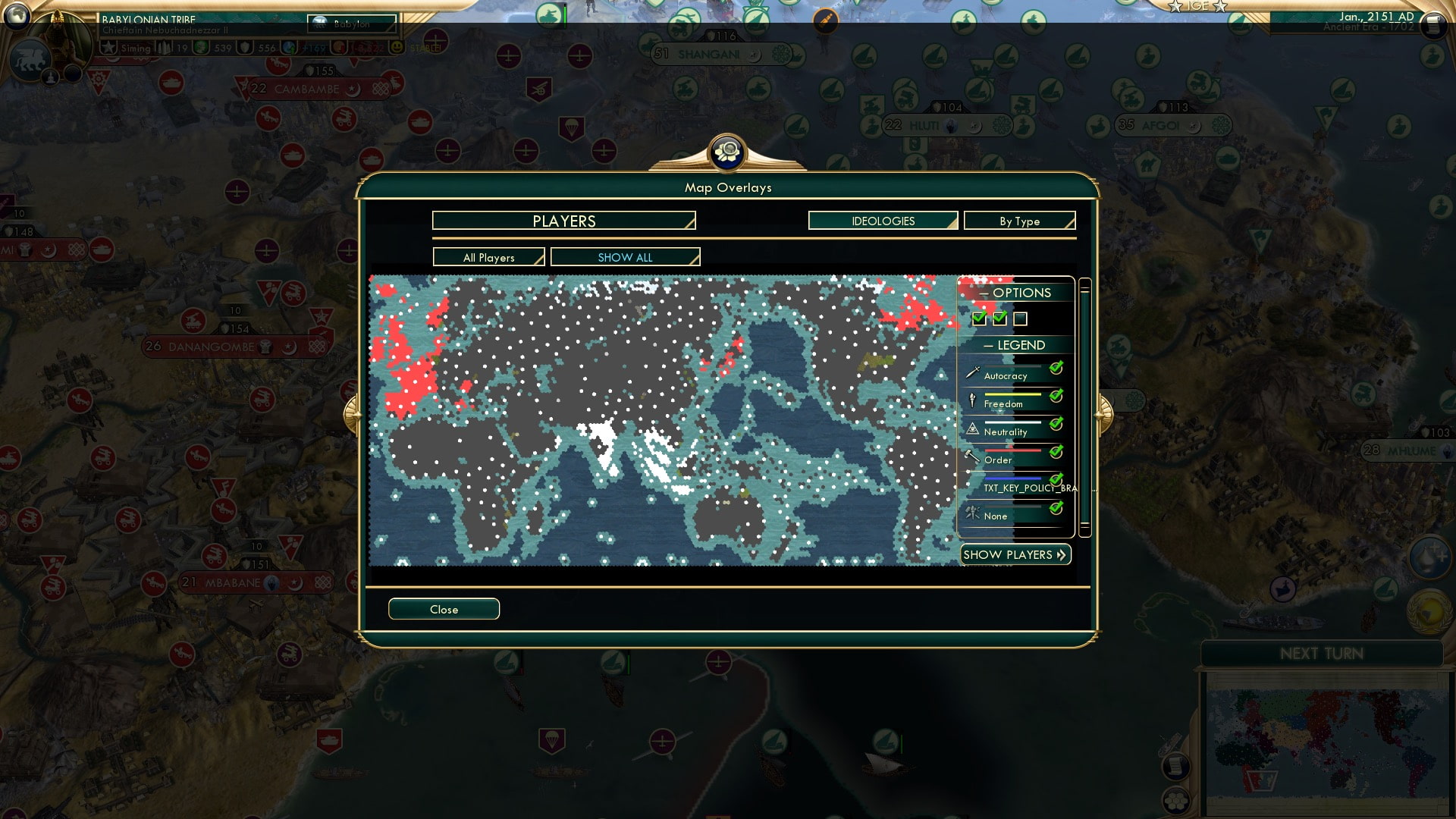This screenshot has height=819, width=1456.
Task: Open the Map Overlays magnifier emblem above the panel
Action: pyautogui.click(x=728, y=152)
